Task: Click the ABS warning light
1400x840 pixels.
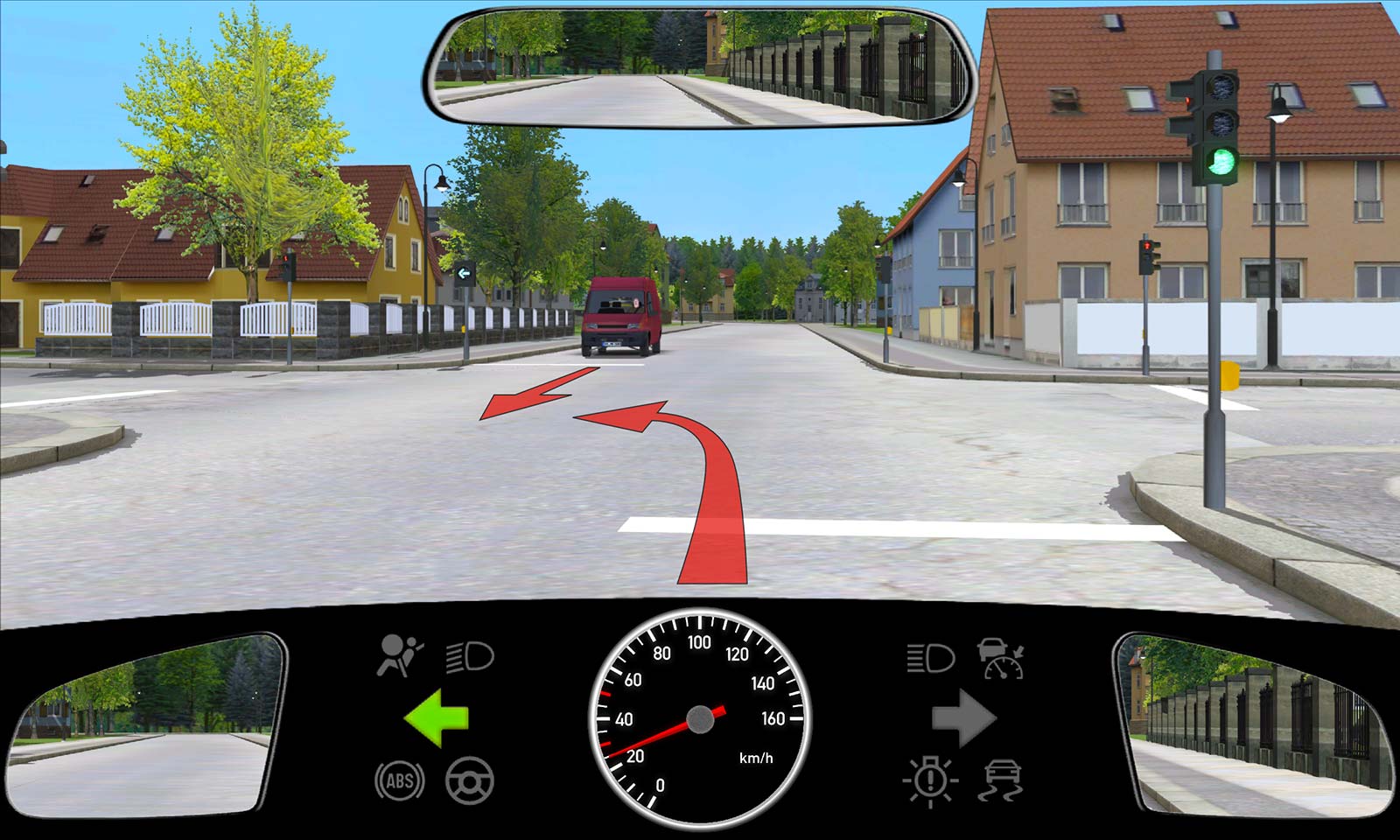Action: click(399, 780)
